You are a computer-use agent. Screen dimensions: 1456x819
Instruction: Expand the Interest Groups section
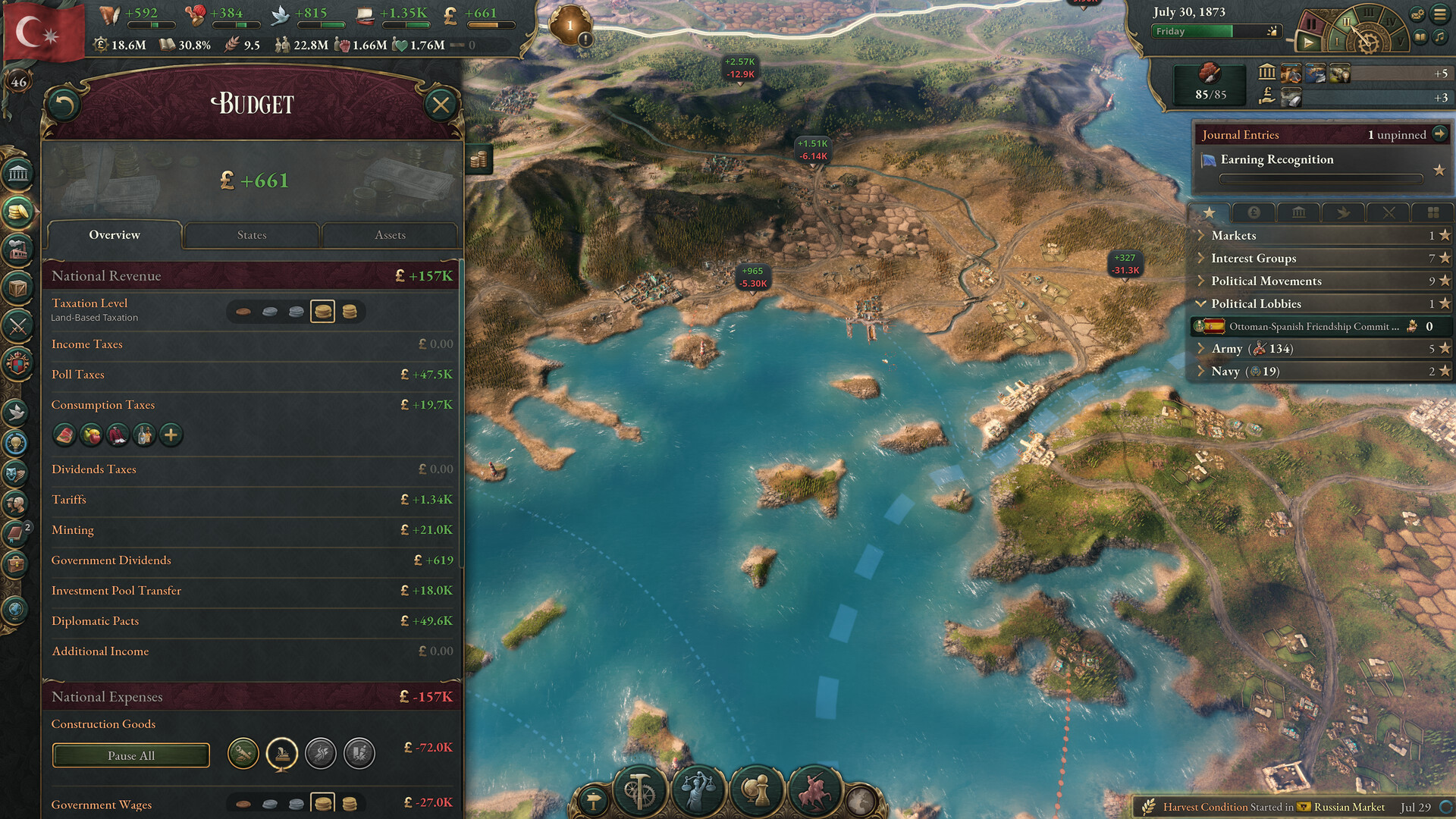coord(1203,258)
